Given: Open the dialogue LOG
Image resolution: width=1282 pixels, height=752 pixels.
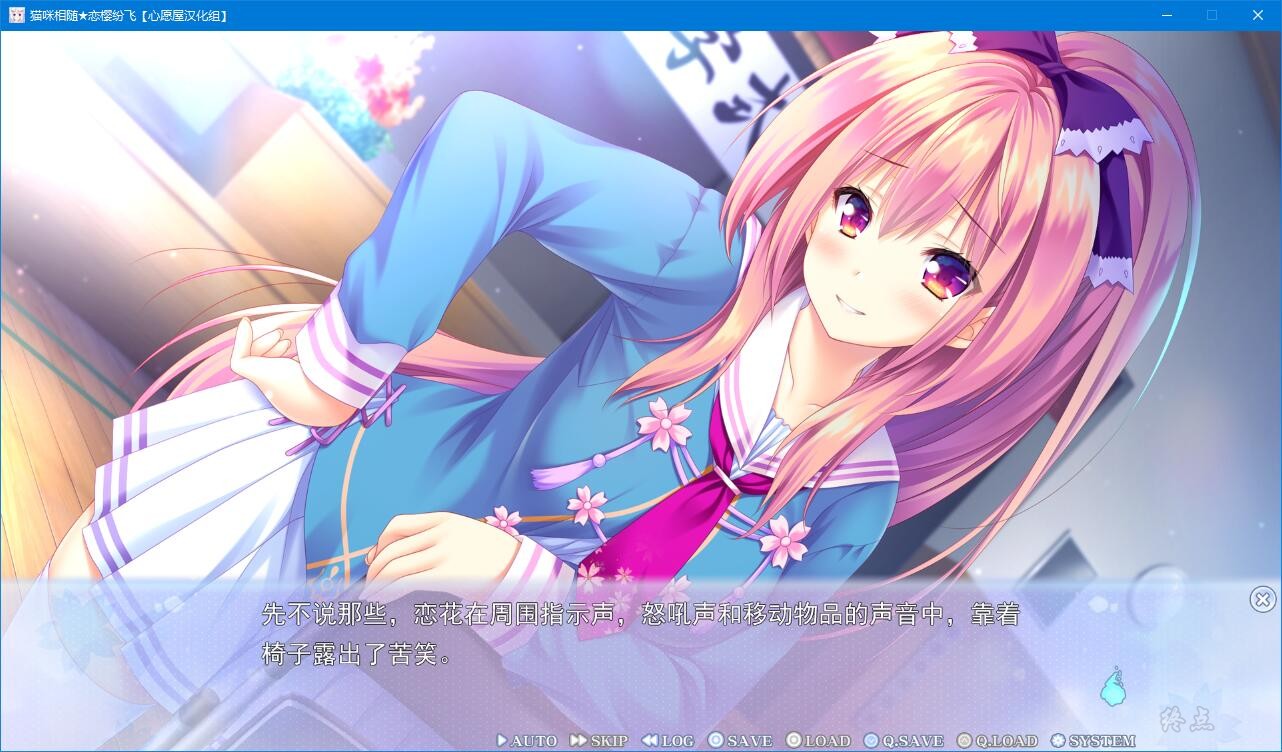Looking at the screenshot, I should click(668, 741).
